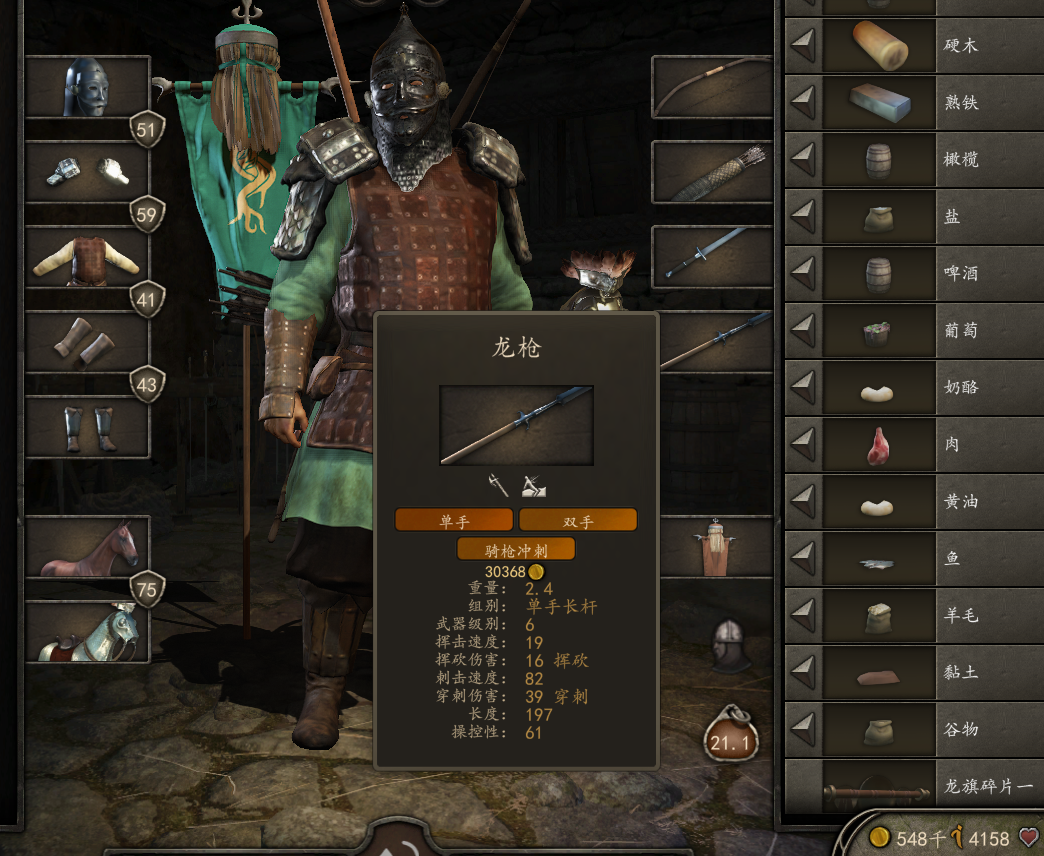Image resolution: width=1044 pixels, height=856 pixels.
Task: Select the sword weapon slot
Action: tap(712, 257)
